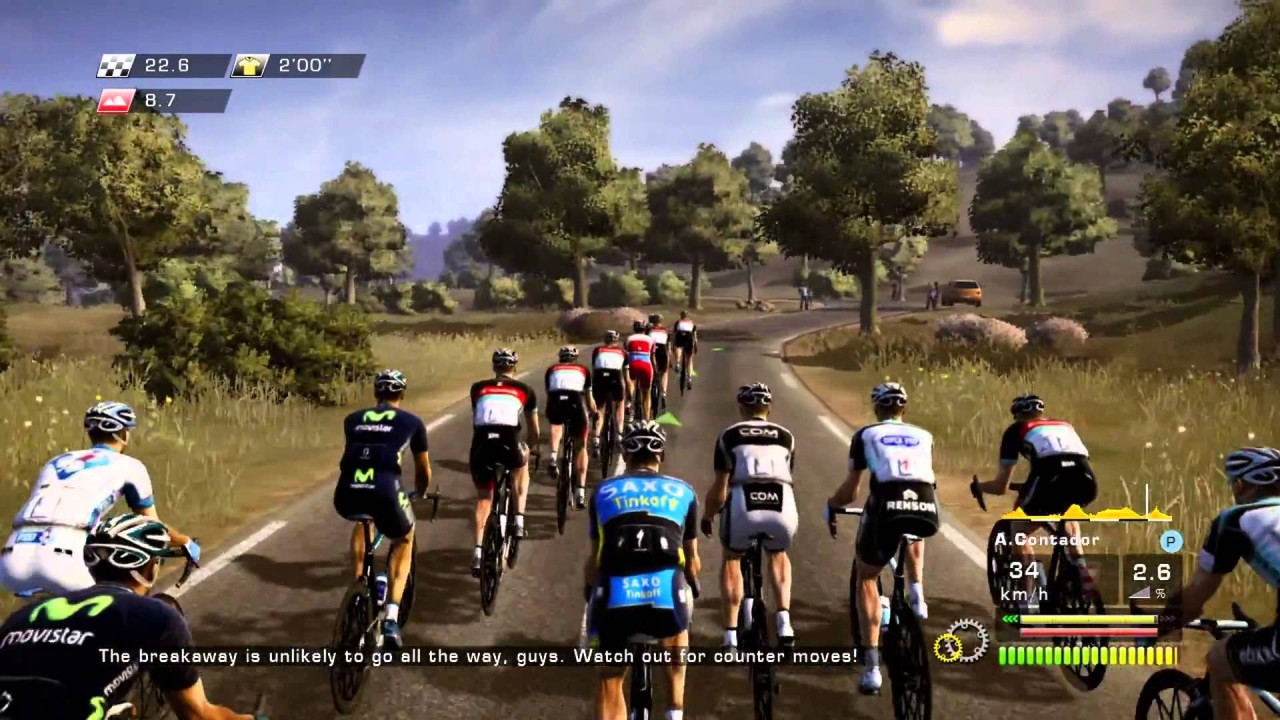Click the blue P badge
Image resolution: width=1280 pixels, height=720 pixels.
(1171, 541)
